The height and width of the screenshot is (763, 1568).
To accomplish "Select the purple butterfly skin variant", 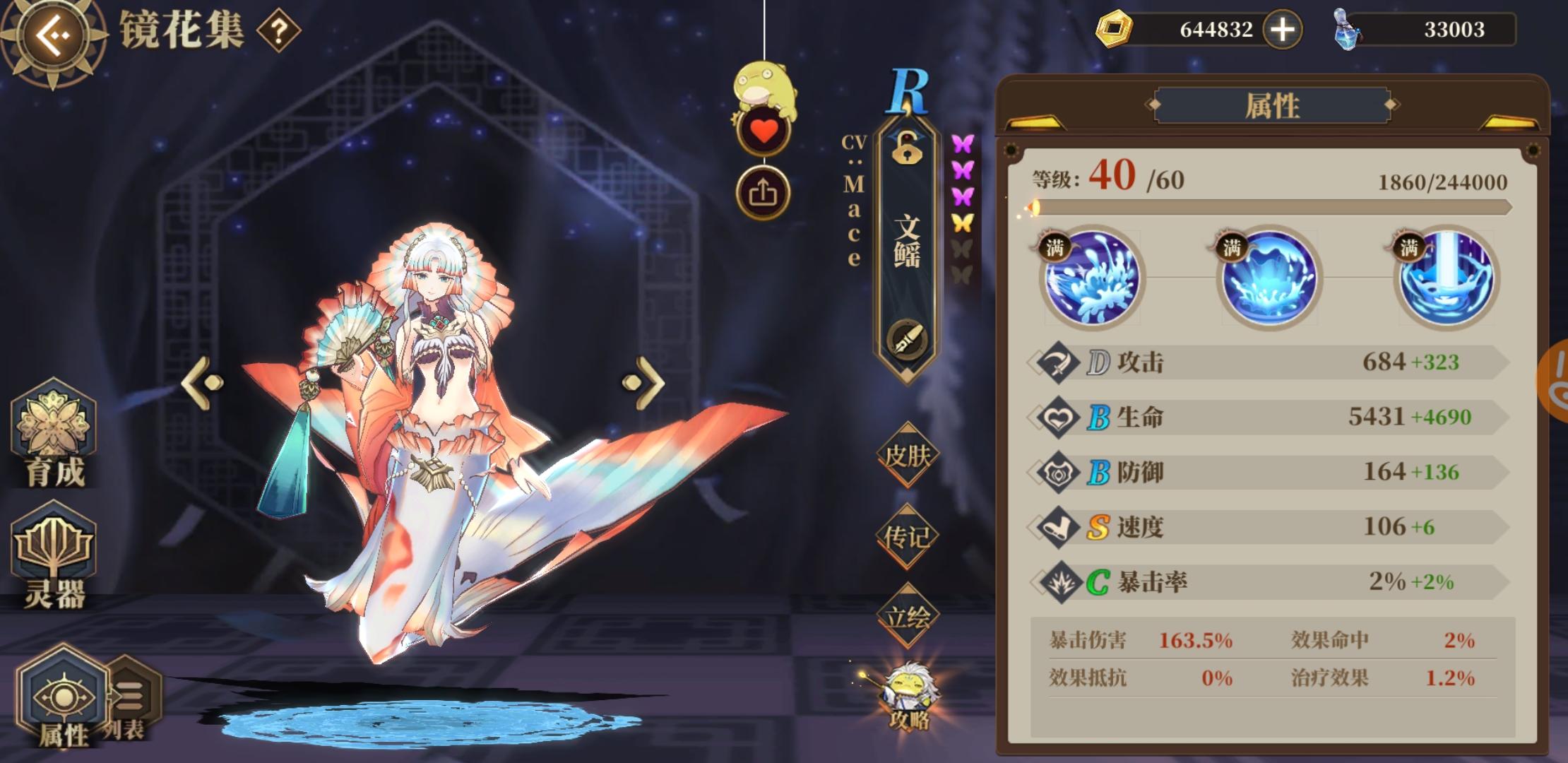I will click(962, 145).
